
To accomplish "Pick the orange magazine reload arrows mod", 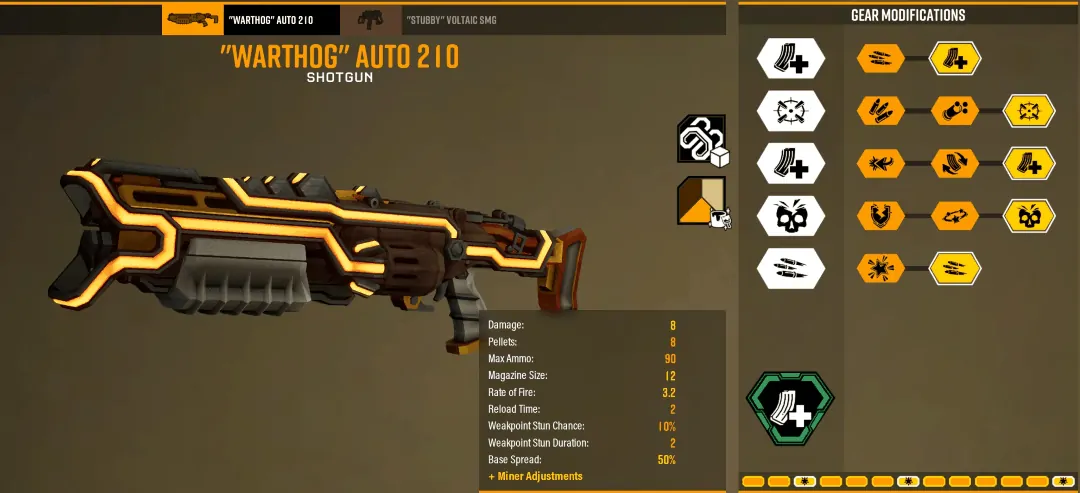I will (x=955, y=162).
